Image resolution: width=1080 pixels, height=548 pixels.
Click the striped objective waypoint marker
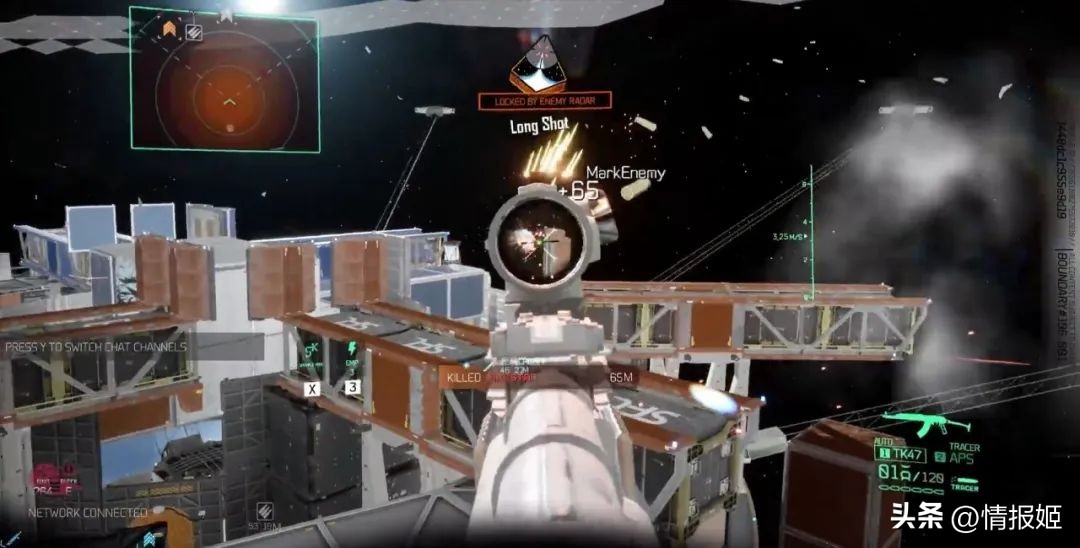(x=194, y=32)
